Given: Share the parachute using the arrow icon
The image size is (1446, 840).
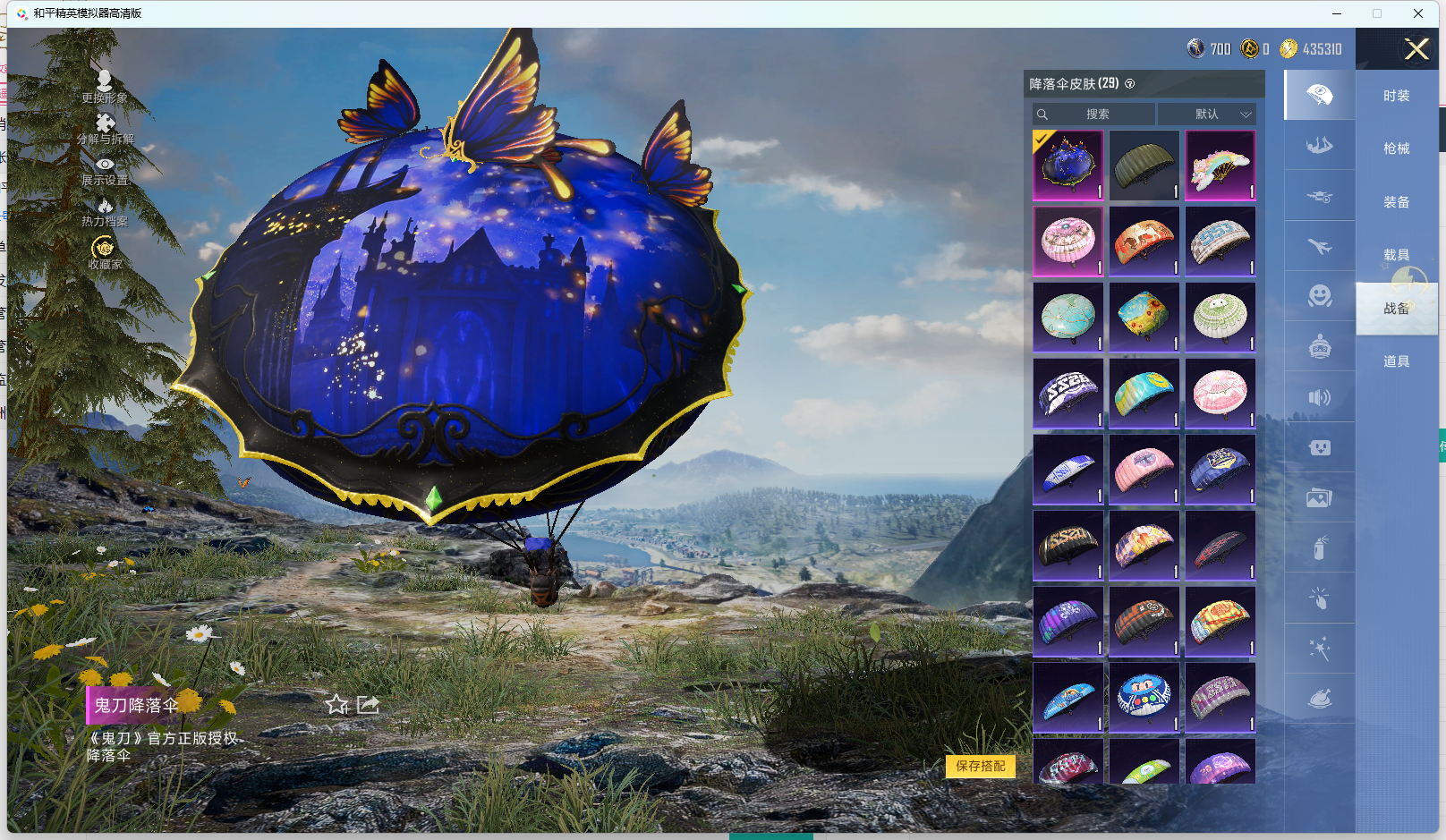Looking at the screenshot, I should tap(368, 705).
